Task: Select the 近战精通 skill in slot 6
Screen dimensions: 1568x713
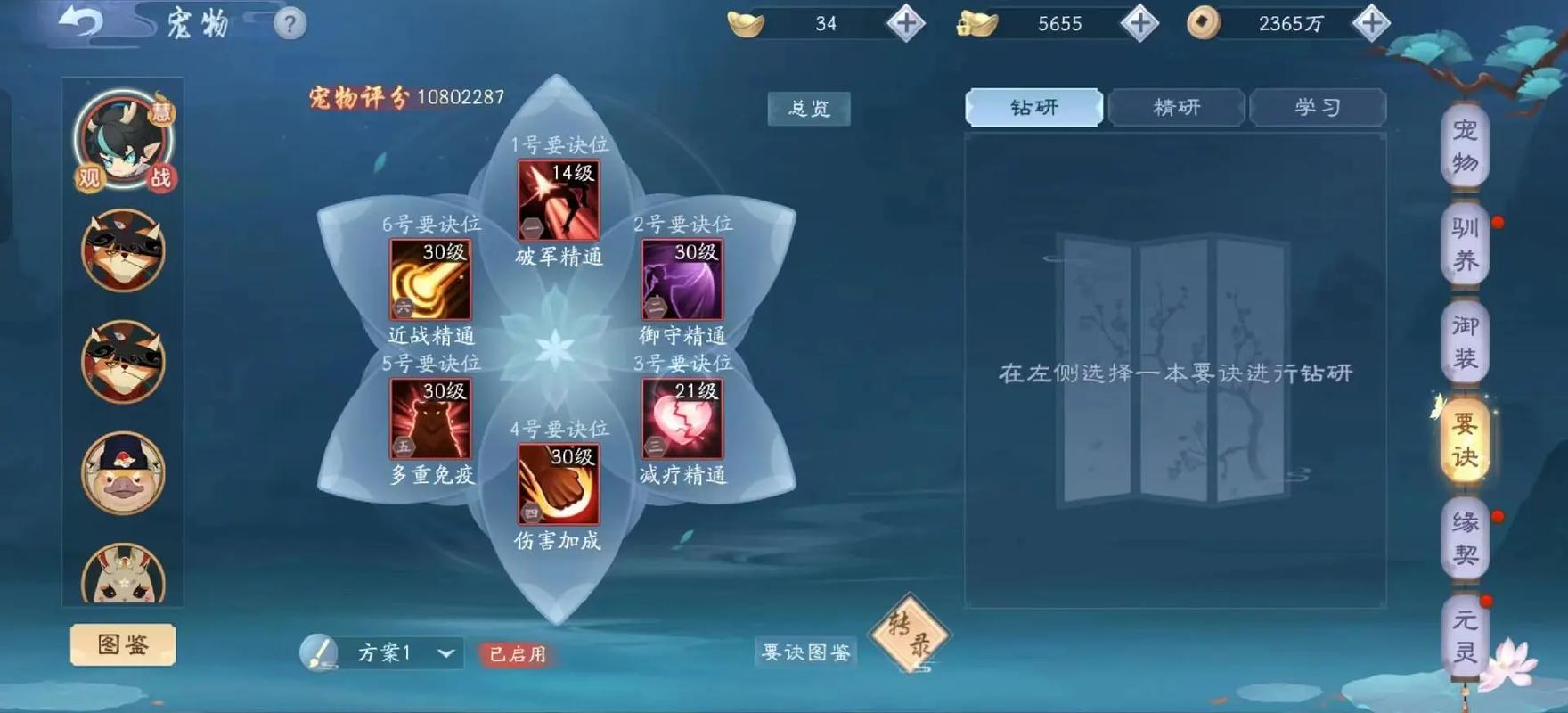Action: [429, 281]
